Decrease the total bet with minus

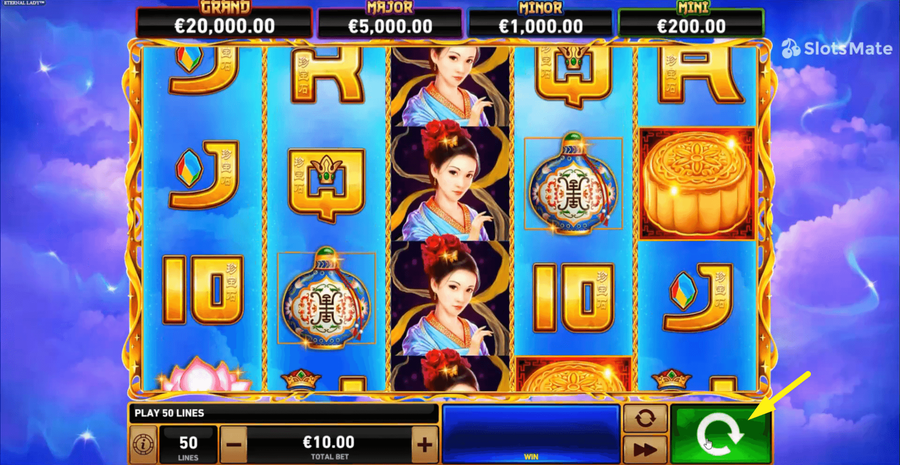point(234,444)
